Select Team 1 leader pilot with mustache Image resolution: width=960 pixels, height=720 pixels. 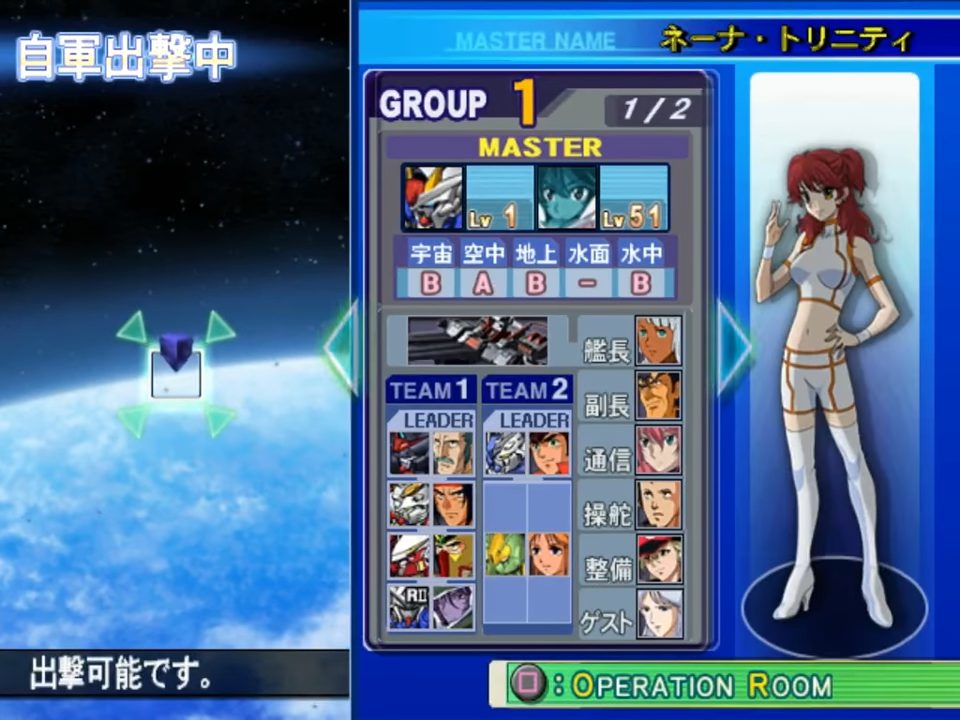453,453
